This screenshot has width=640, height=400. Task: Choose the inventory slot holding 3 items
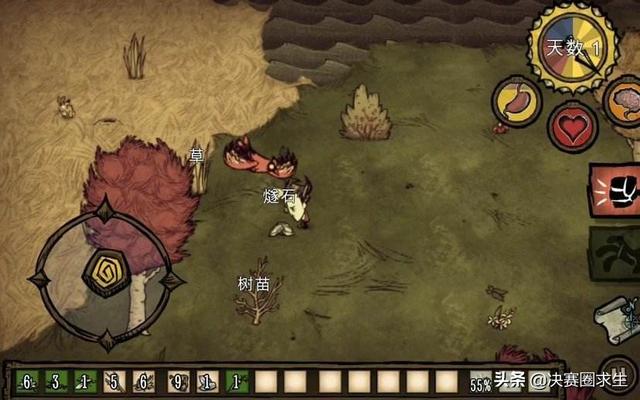[56, 381]
